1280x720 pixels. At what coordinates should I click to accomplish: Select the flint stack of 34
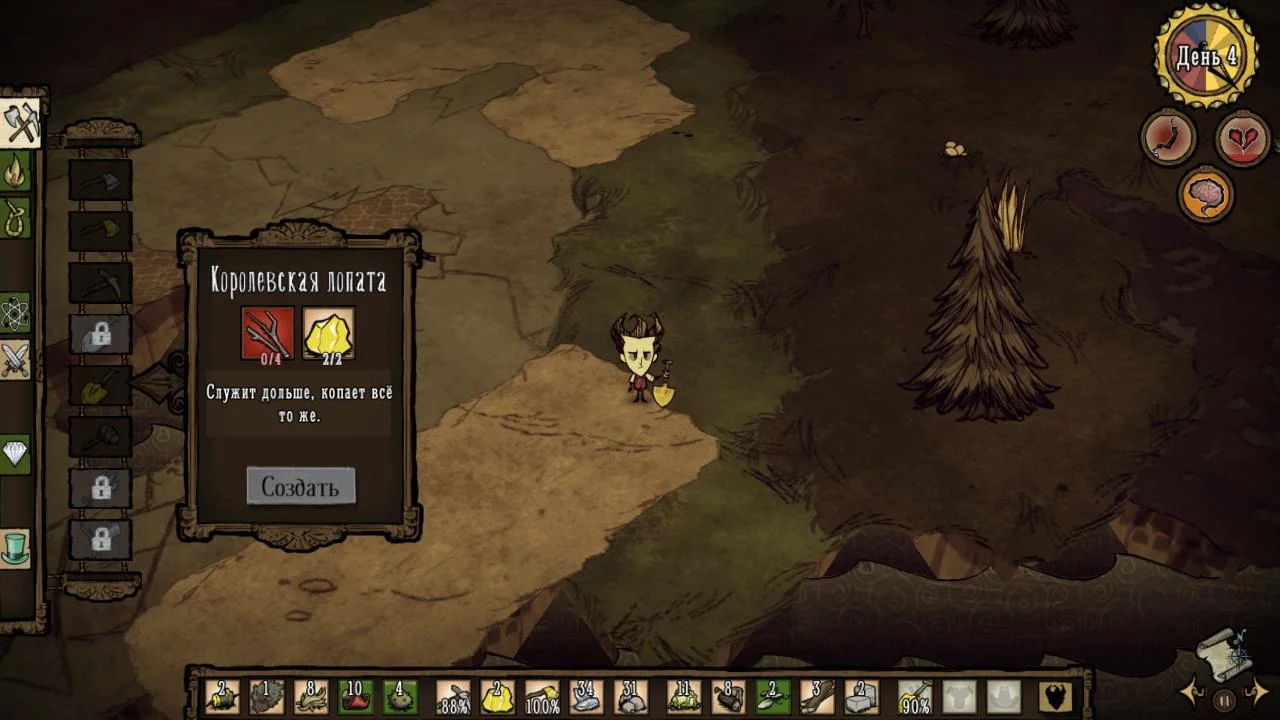pos(586,696)
